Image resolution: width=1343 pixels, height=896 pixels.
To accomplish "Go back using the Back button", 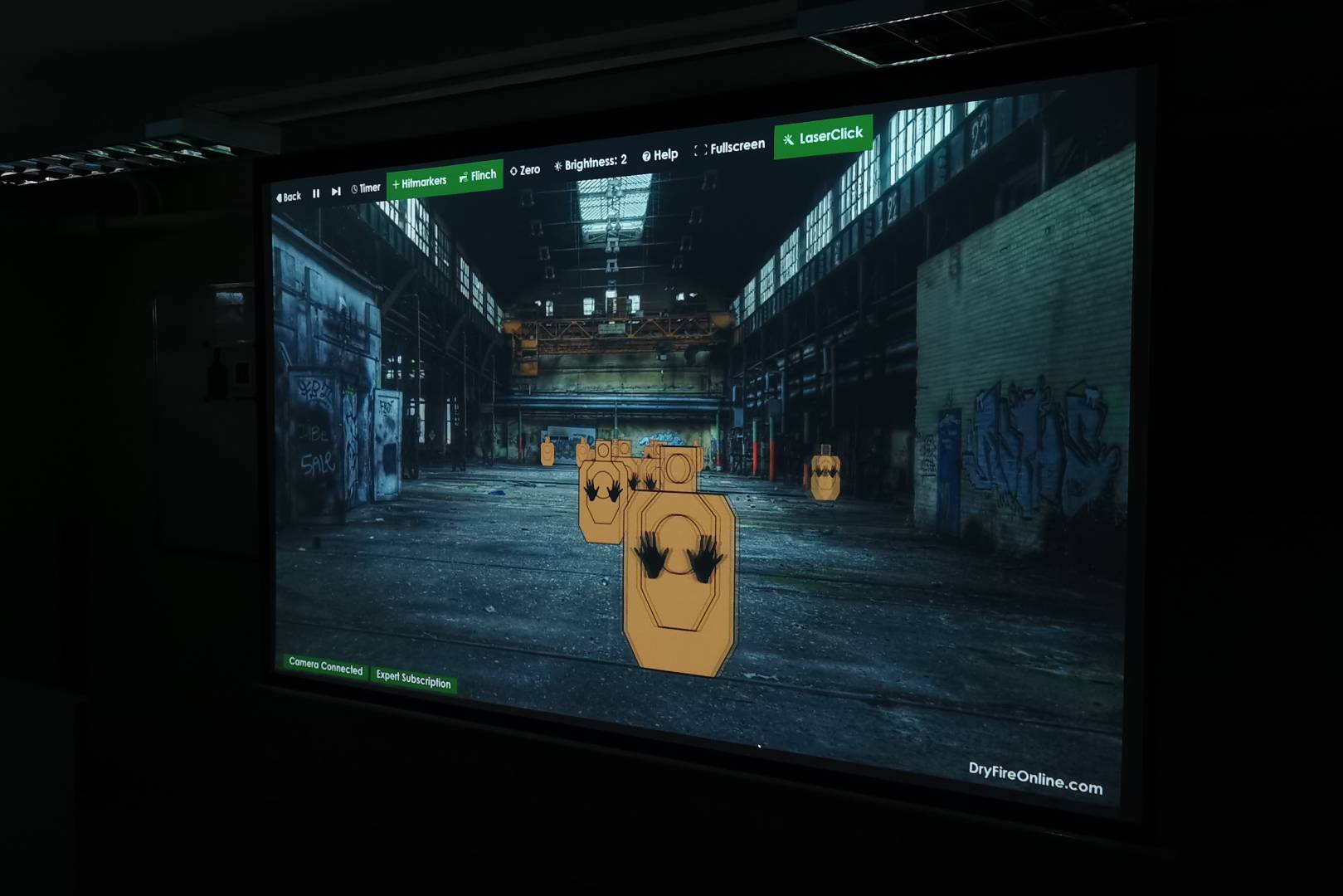I will [289, 197].
